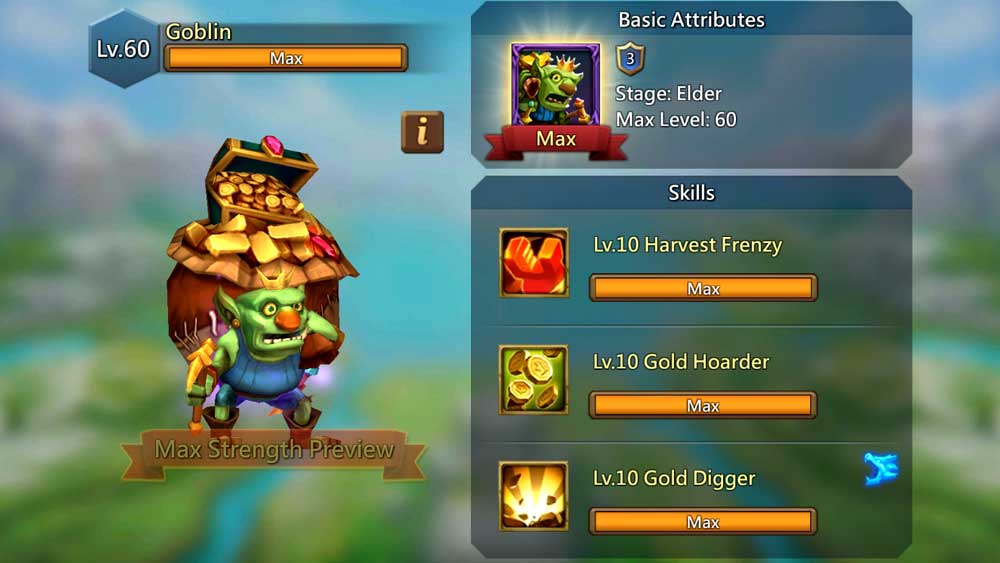The width and height of the screenshot is (1000, 563).
Task: Select the Goblin portrait thumbnail
Action: tap(555, 87)
